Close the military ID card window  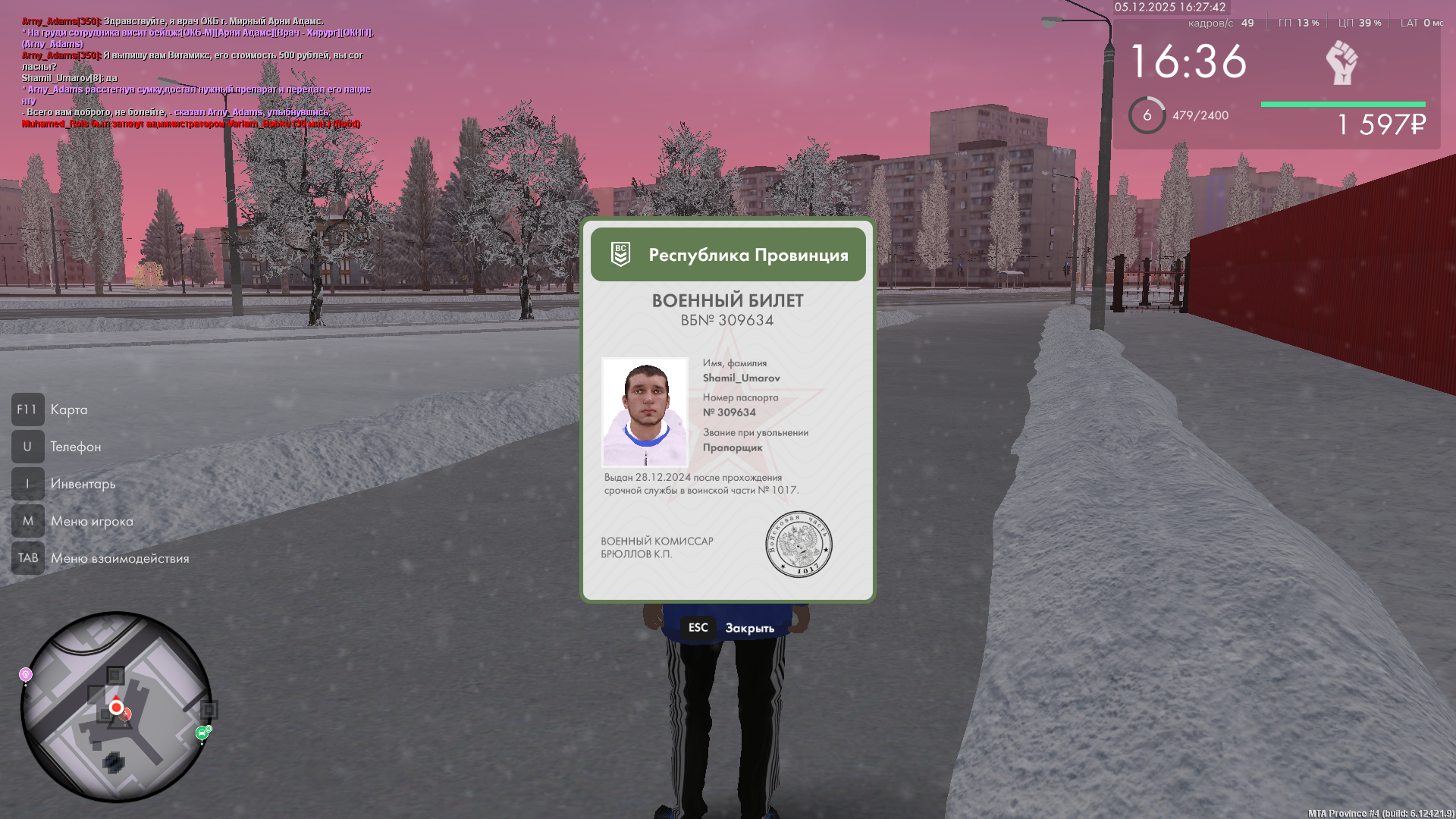point(730,628)
